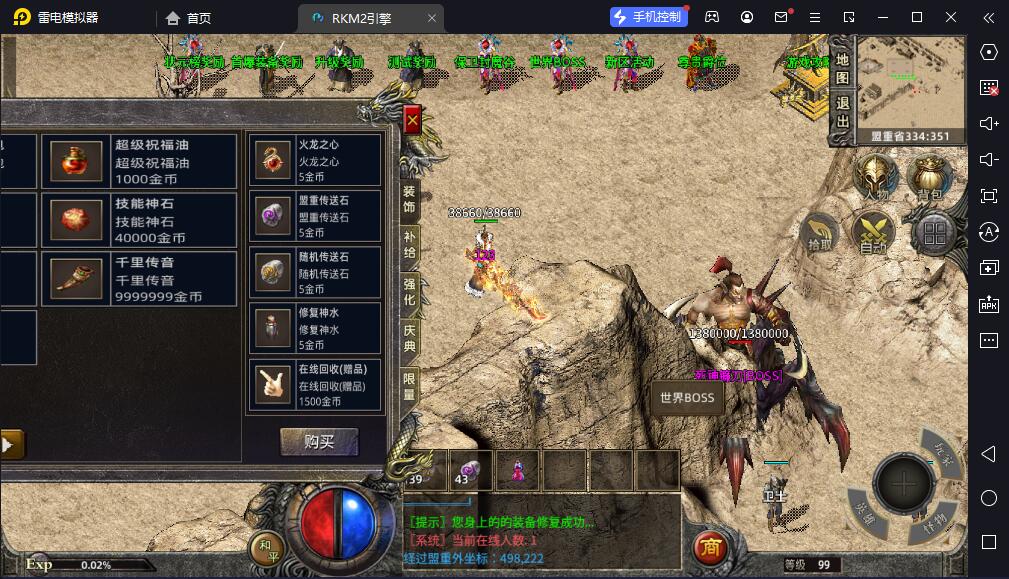
Task: Select 火龙之心 shop item
Action: click(315, 160)
